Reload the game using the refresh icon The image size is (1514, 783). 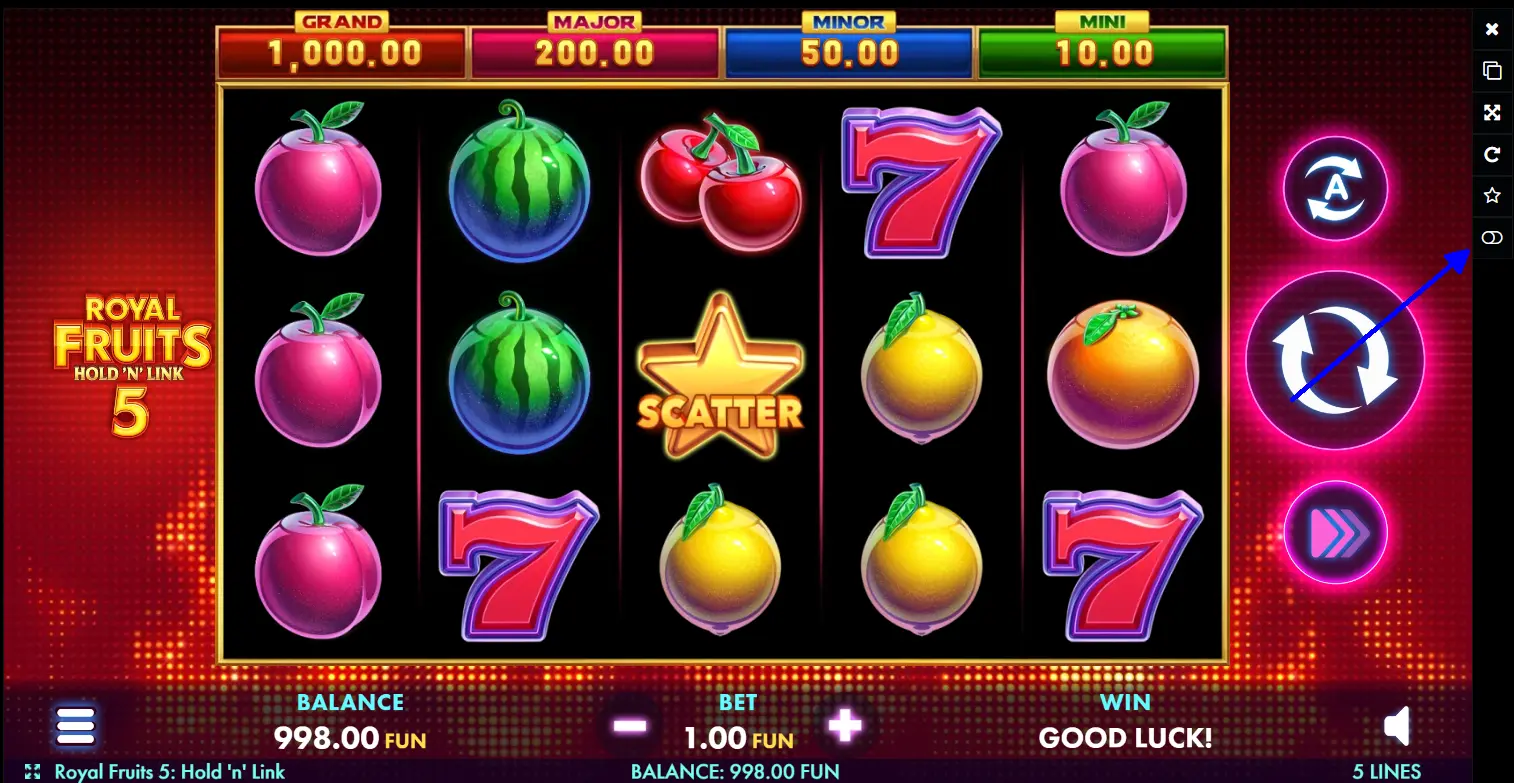point(1492,154)
